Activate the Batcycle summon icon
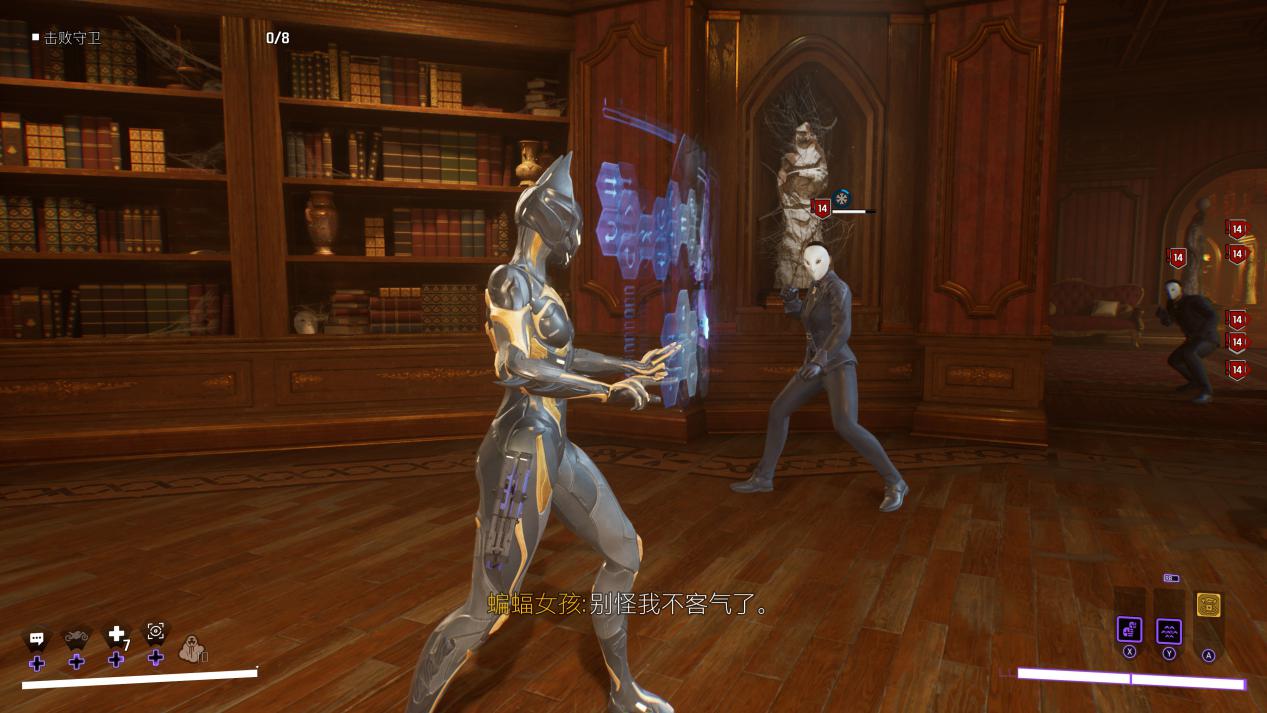This screenshot has width=1267, height=713. pos(77,636)
